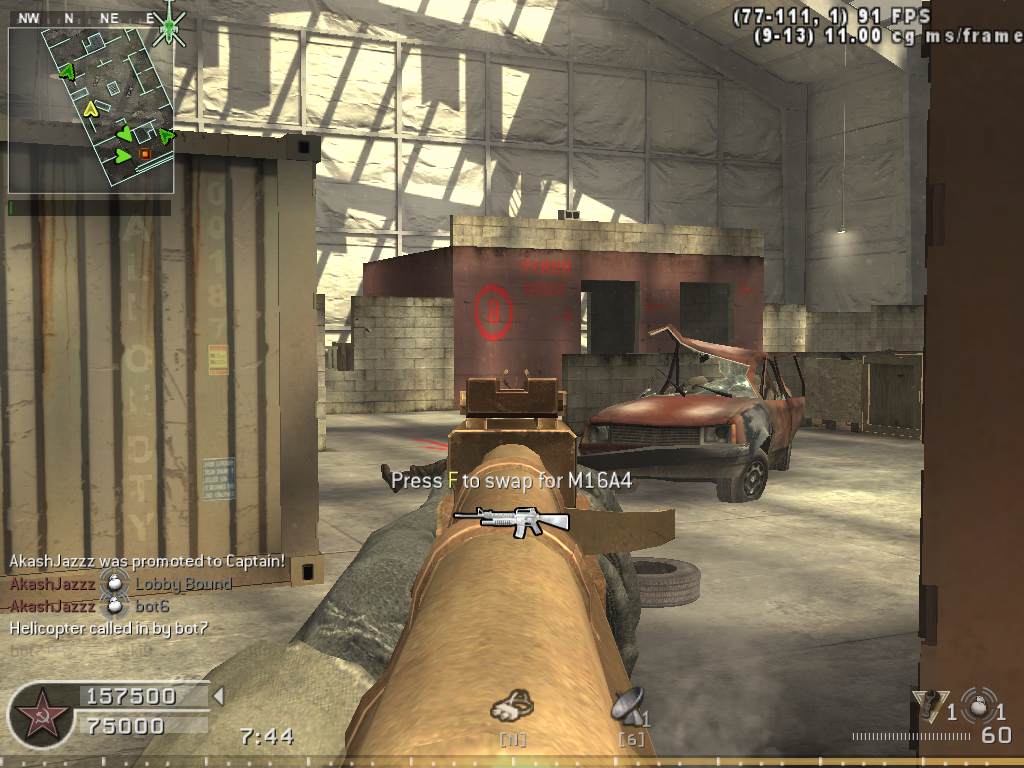Select the M16A4 rifle pickup icon
1024x768 pixels.
tap(511, 519)
